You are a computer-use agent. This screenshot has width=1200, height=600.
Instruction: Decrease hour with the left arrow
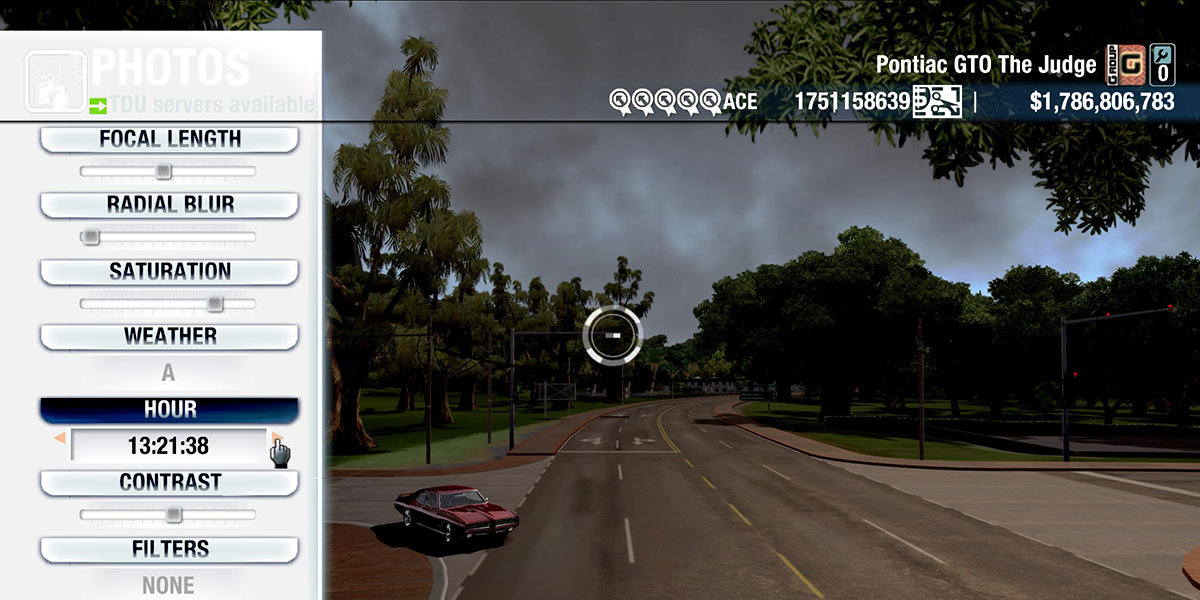click(x=60, y=439)
